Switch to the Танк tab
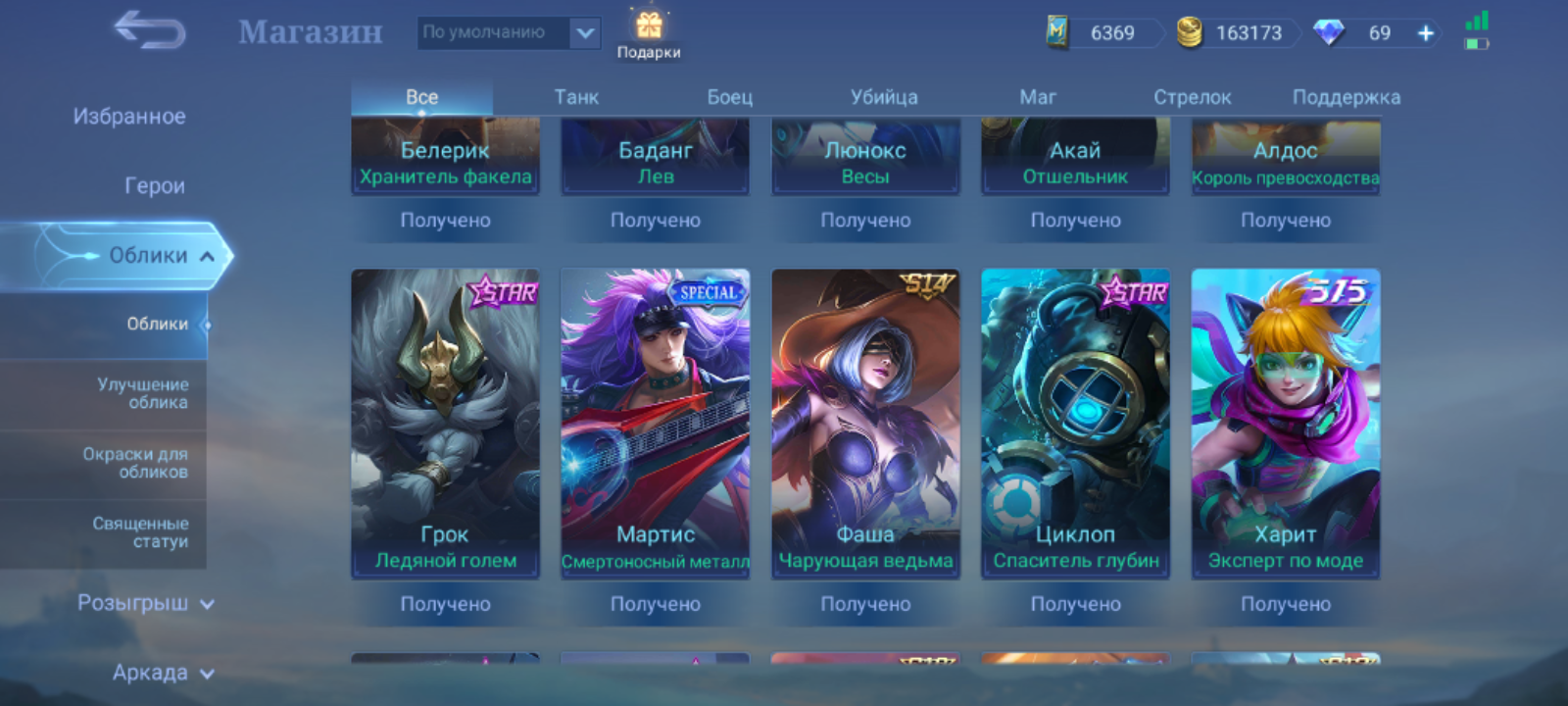The height and width of the screenshot is (706, 1568). pyautogui.click(x=576, y=97)
